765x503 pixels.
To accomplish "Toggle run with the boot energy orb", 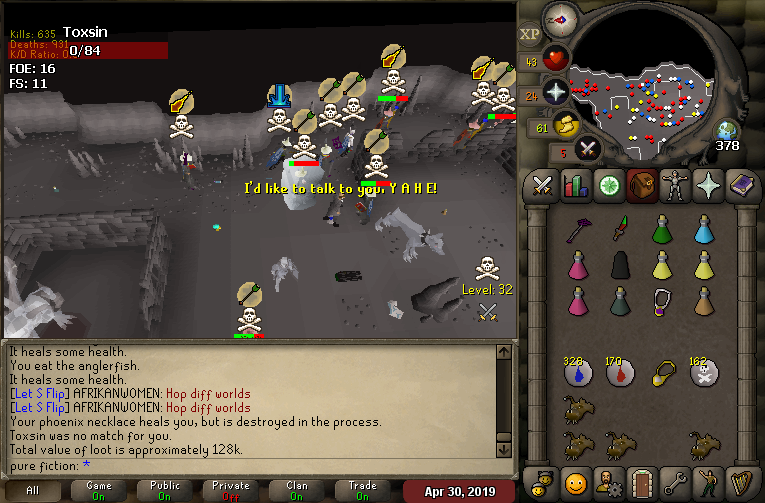I will point(565,125).
